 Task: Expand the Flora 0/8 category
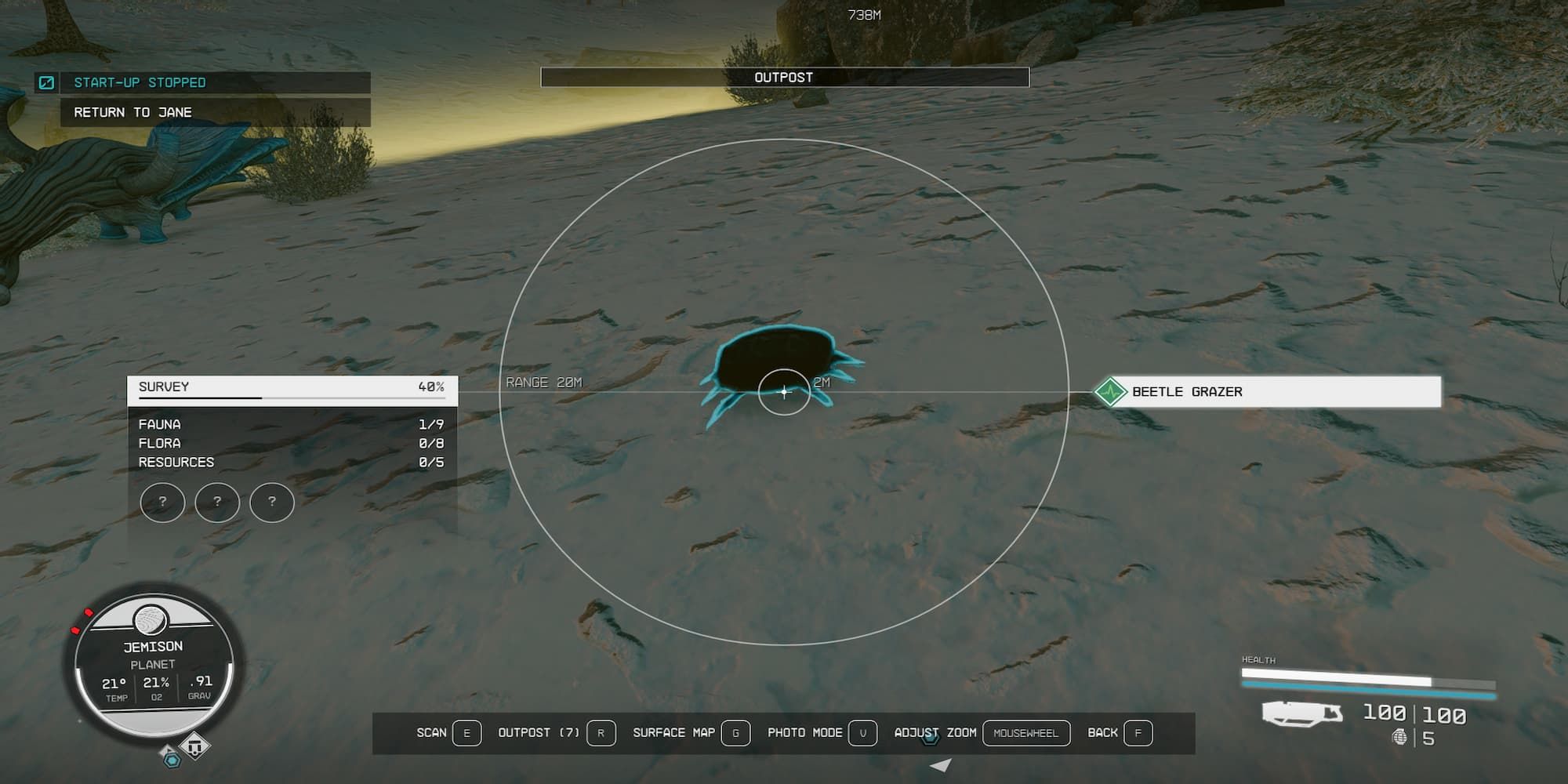click(x=290, y=443)
